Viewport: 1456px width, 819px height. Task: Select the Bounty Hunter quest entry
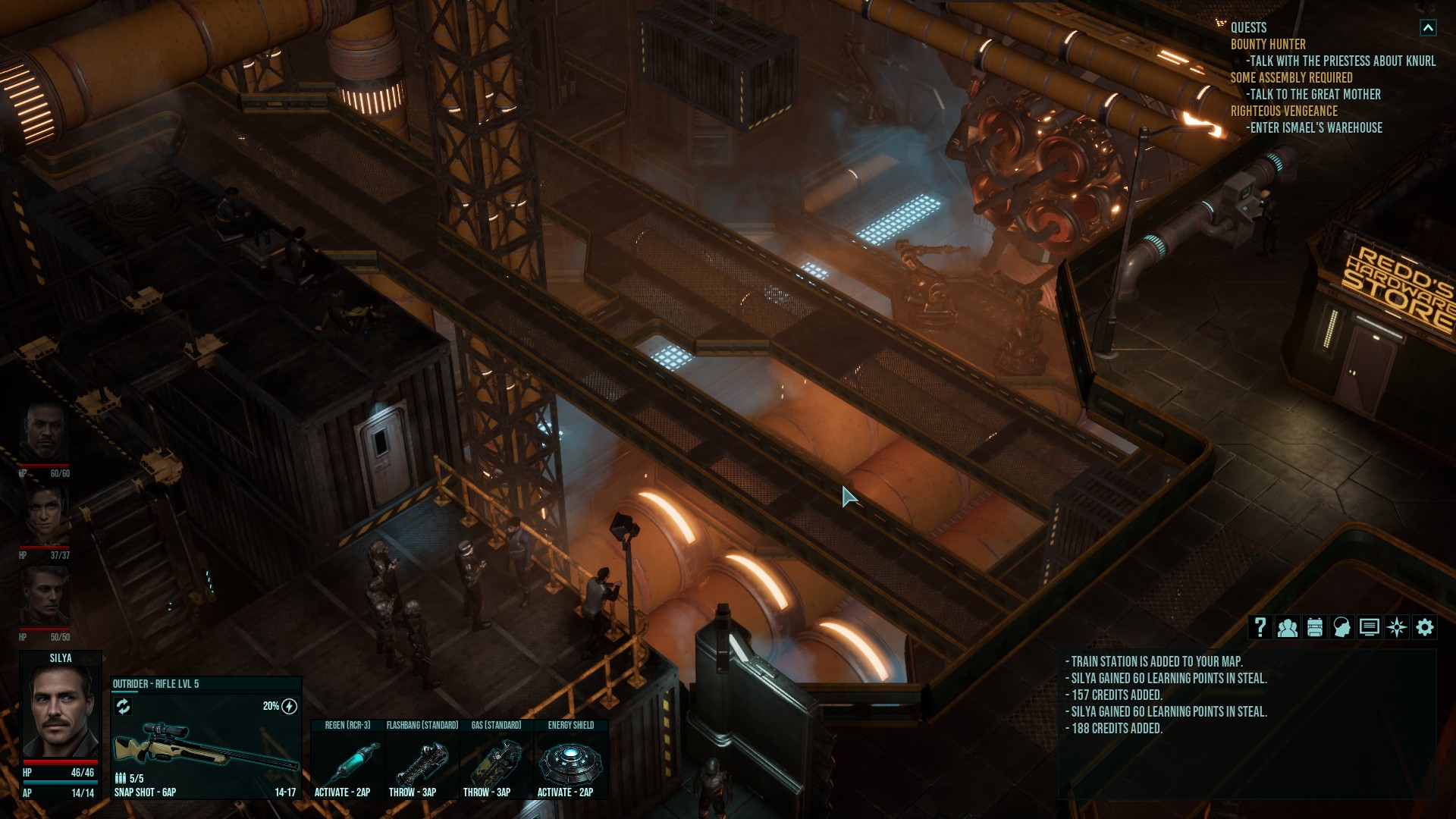click(x=1268, y=45)
